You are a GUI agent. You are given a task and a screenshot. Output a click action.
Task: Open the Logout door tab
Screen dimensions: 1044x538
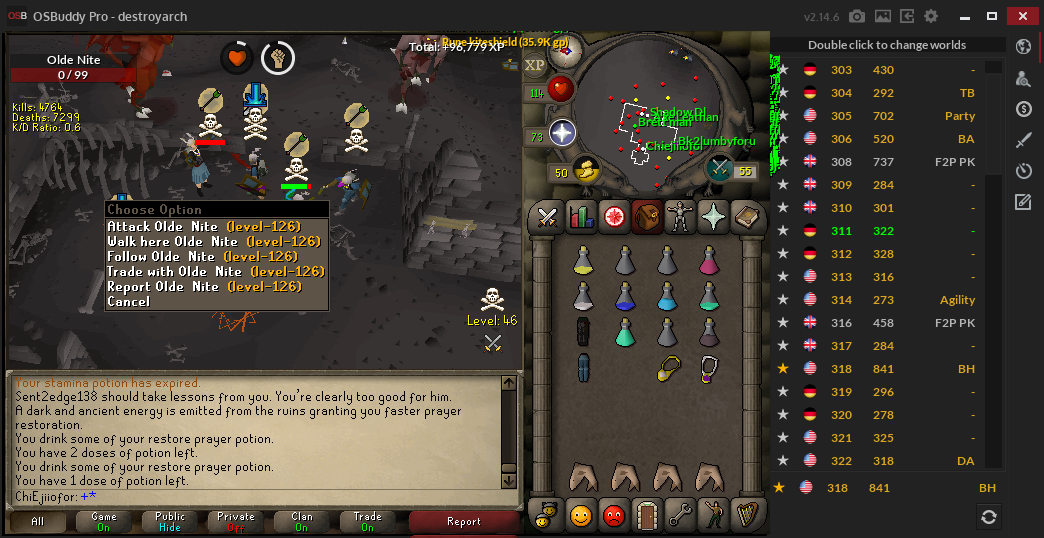click(x=647, y=515)
